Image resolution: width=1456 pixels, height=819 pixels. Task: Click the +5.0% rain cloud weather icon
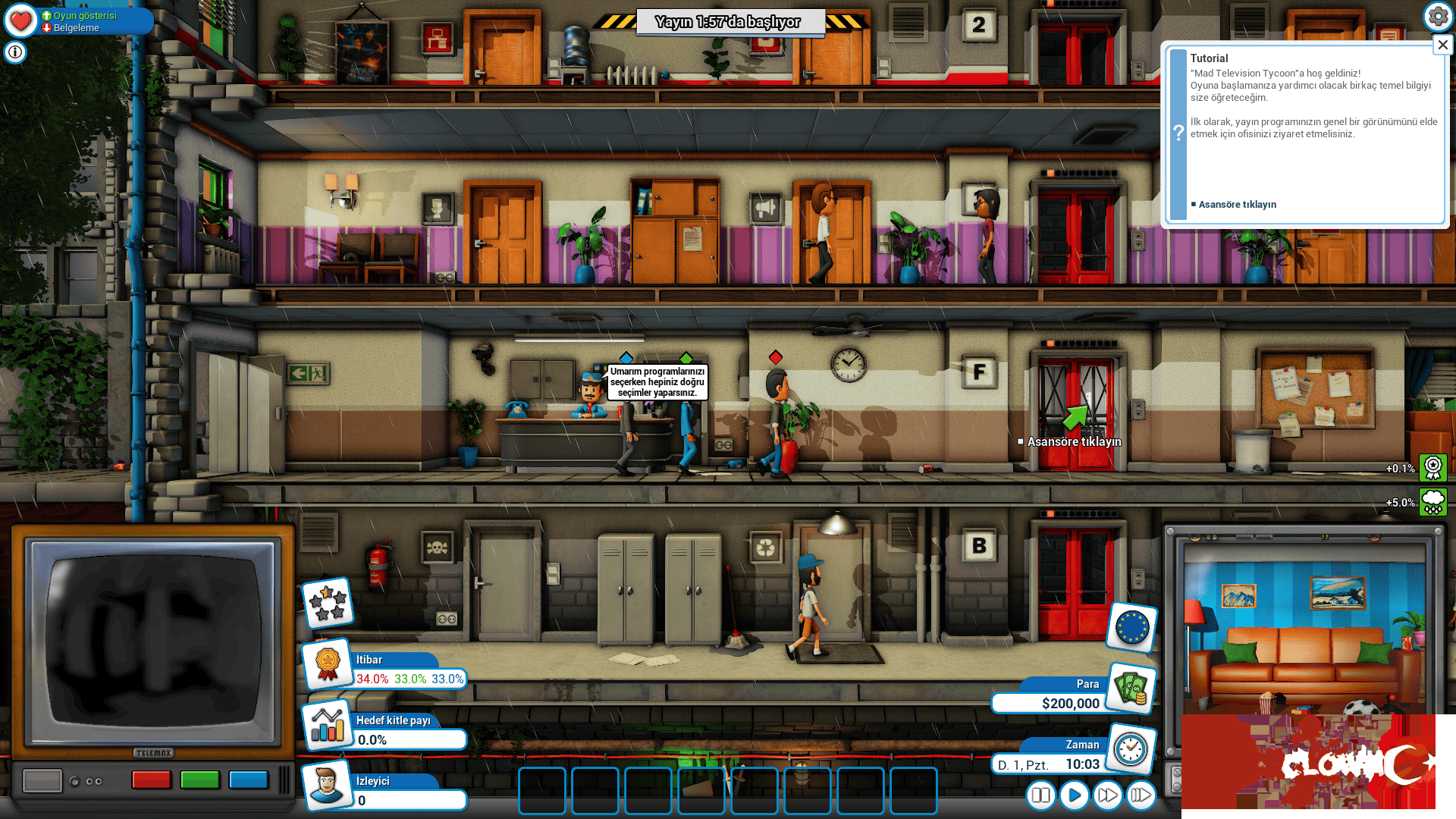pyautogui.click(x=1432, y=501)
